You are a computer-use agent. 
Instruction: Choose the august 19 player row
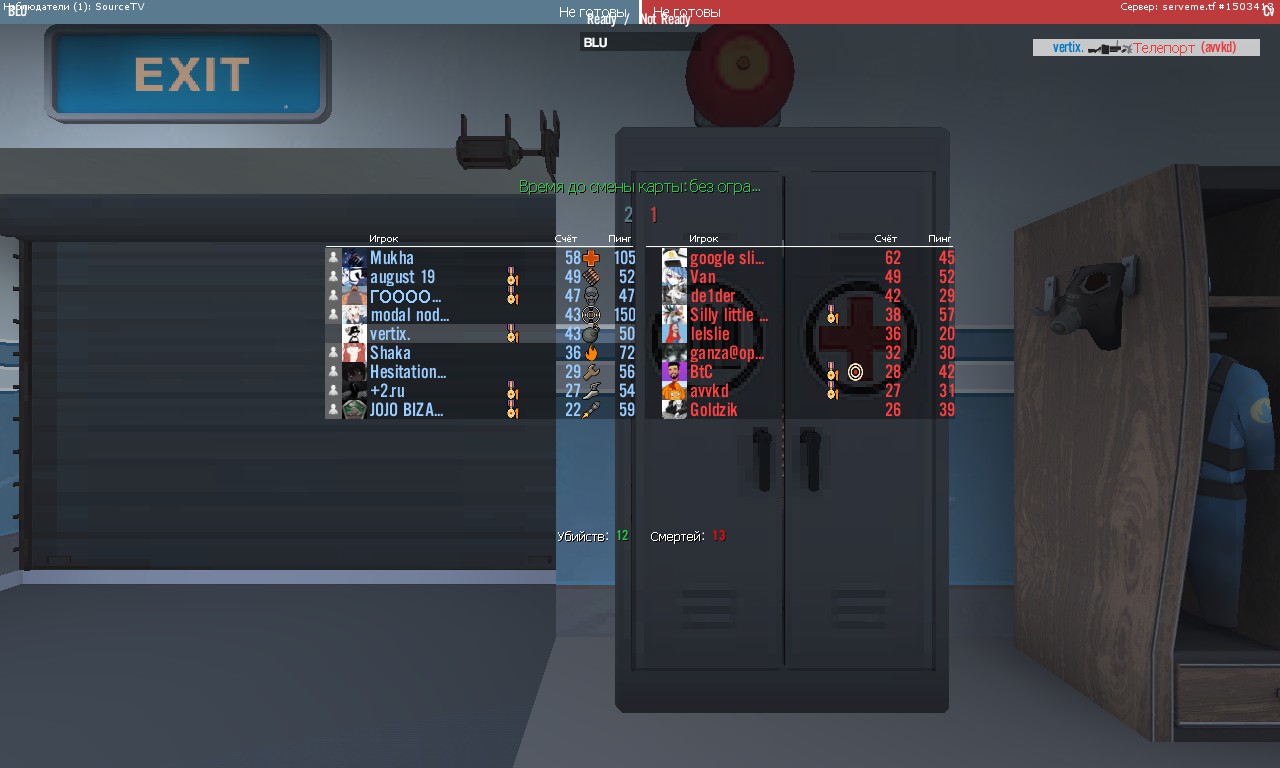[402, 277]
